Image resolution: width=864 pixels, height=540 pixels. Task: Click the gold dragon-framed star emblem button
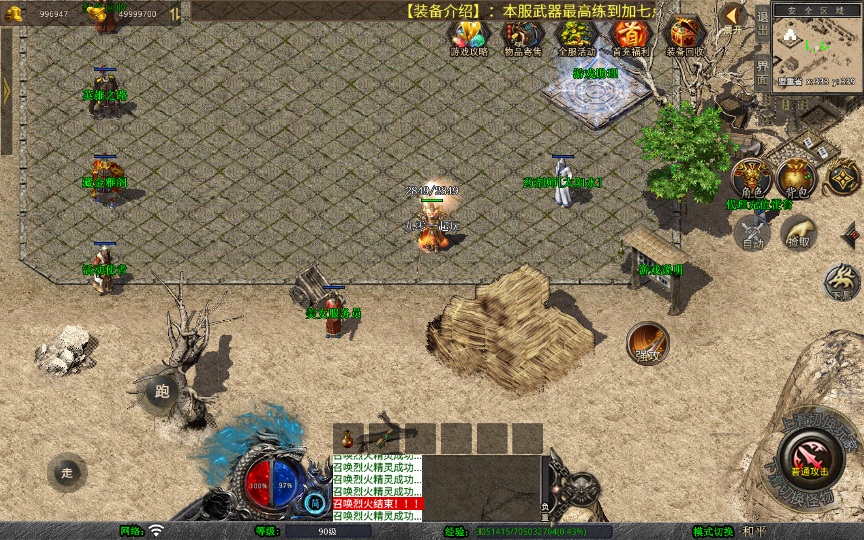click(x=843, y=178)
